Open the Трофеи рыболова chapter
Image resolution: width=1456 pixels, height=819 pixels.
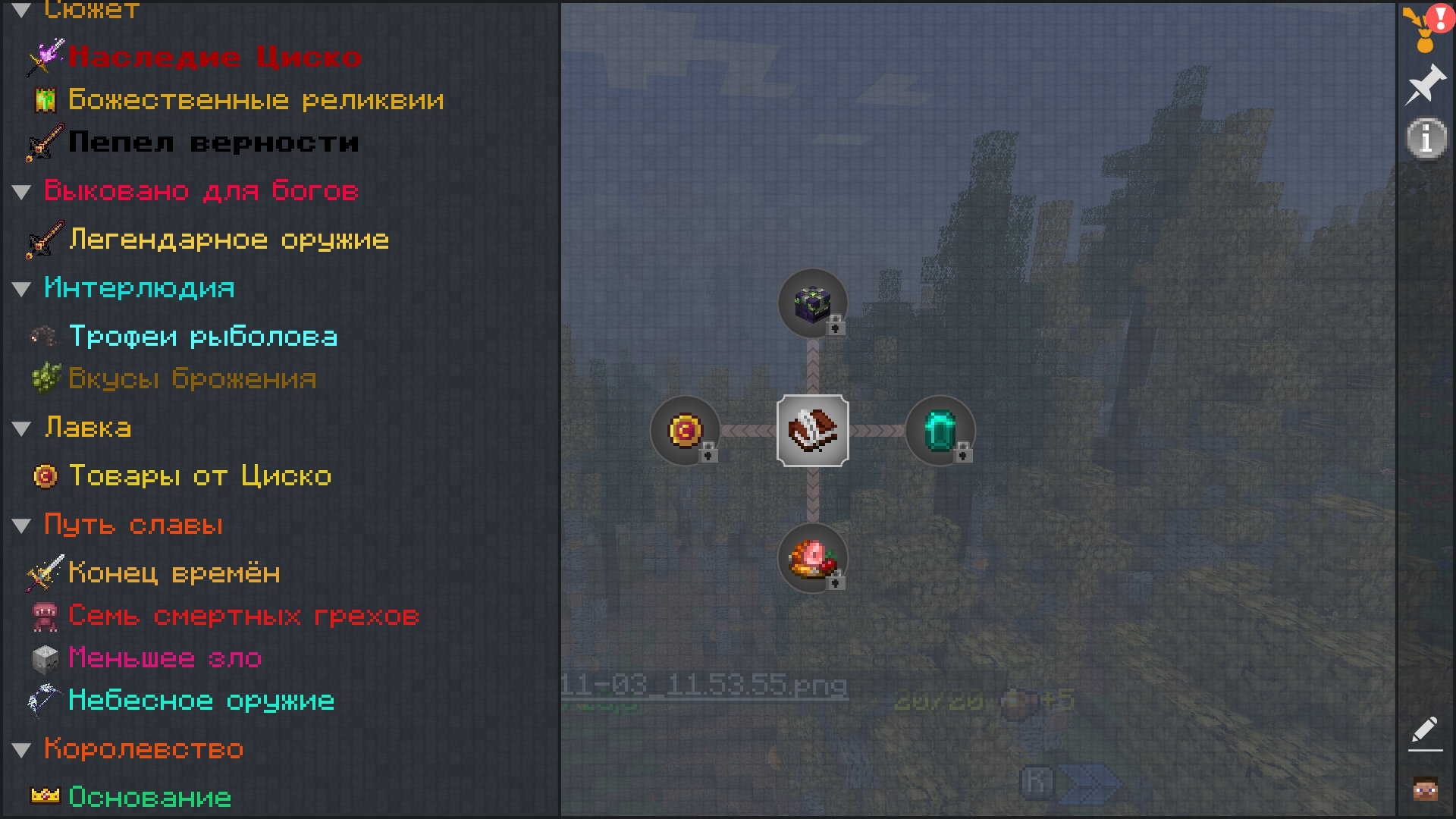[x=202, y=337]
